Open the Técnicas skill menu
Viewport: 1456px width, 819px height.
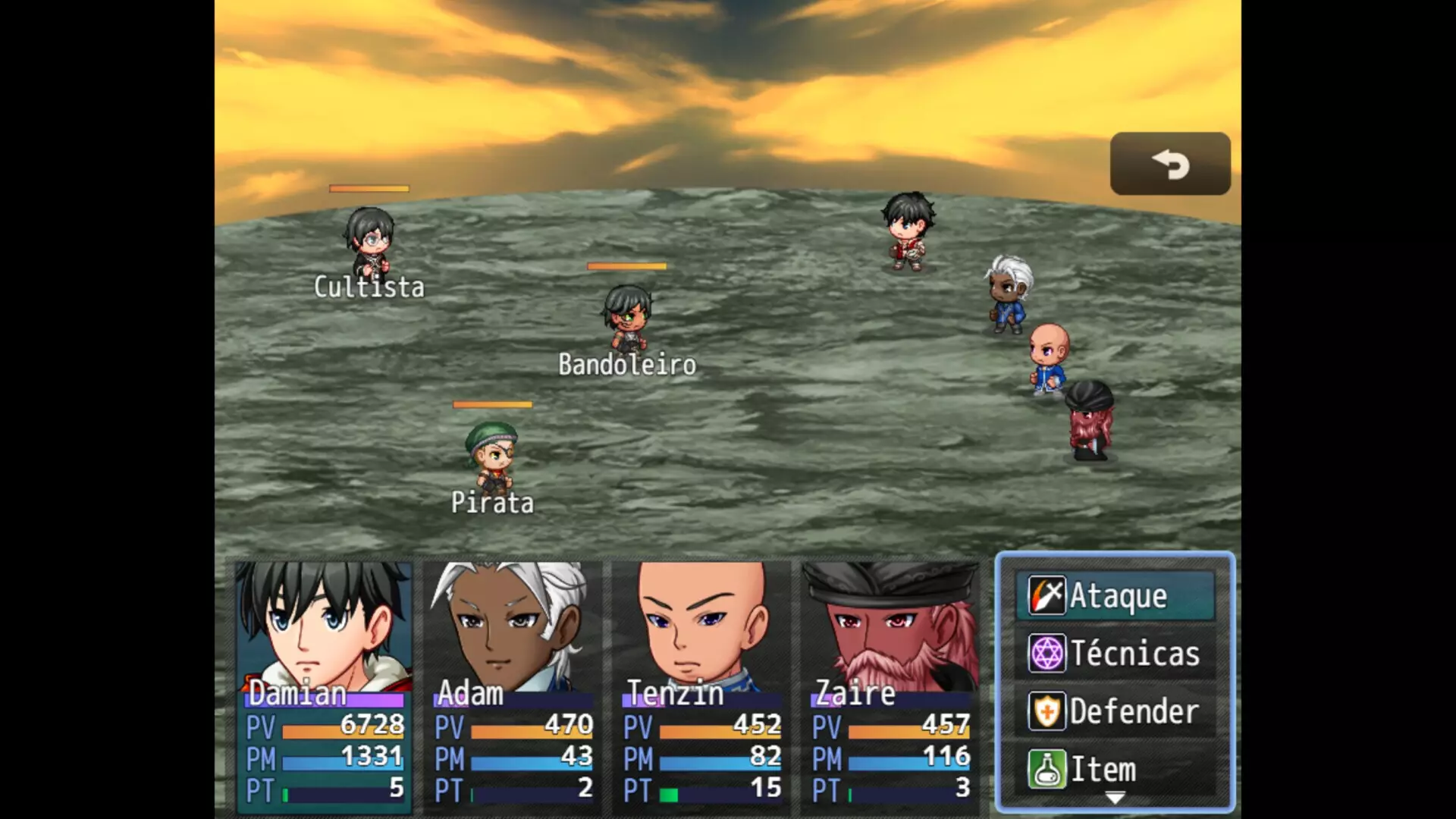pos(1115,654)
